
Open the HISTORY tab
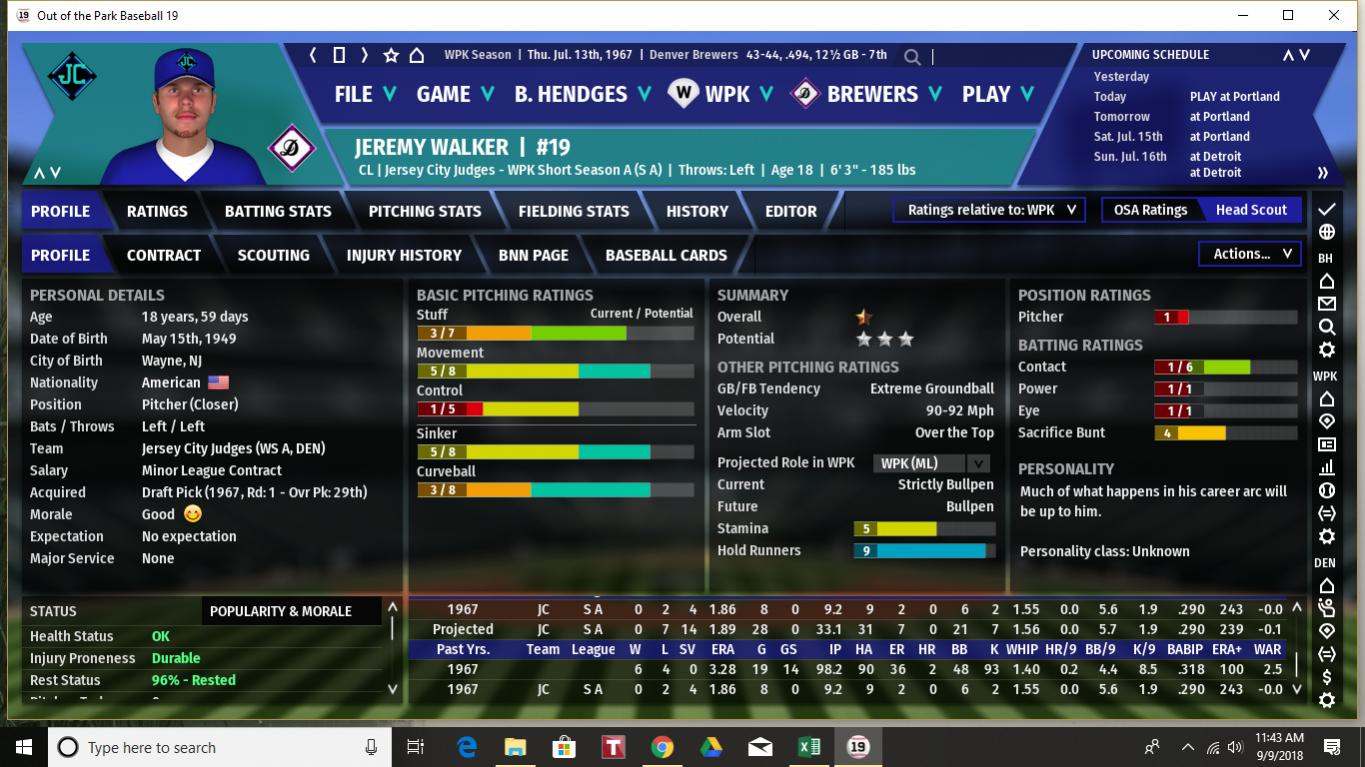click(x=697, y=211)
